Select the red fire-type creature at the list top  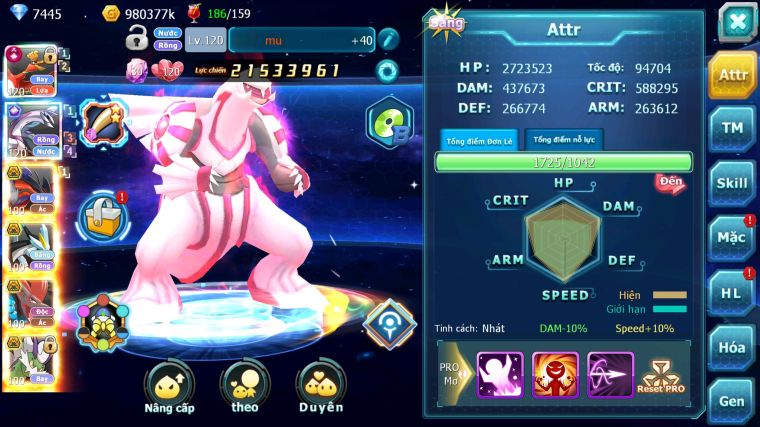[x=28, y=70]
